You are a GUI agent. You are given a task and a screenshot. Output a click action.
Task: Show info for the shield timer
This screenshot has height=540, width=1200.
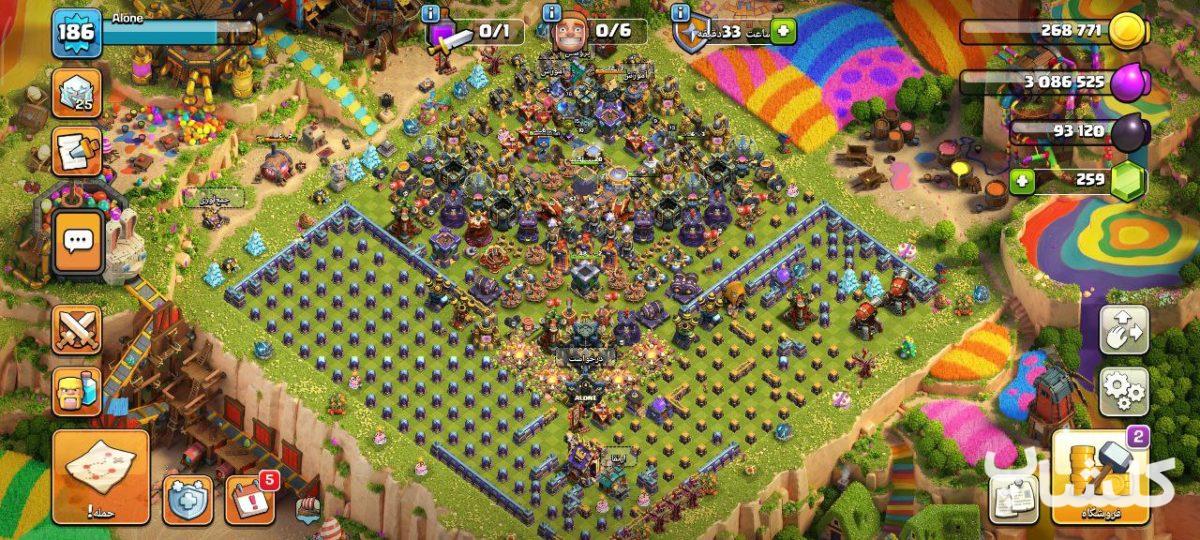tap(680, 13)
